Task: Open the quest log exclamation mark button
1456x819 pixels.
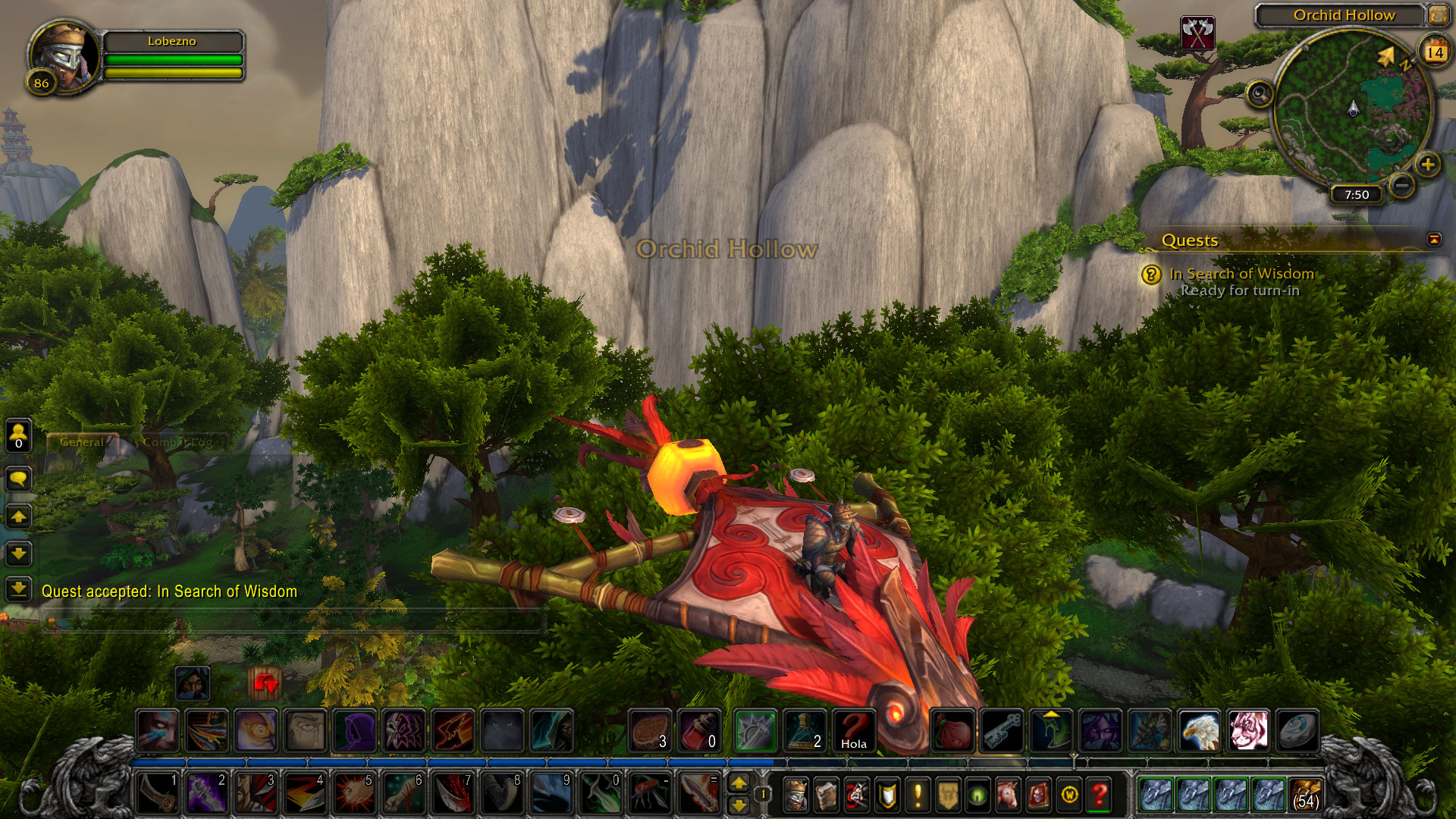Action: point(918,795)
